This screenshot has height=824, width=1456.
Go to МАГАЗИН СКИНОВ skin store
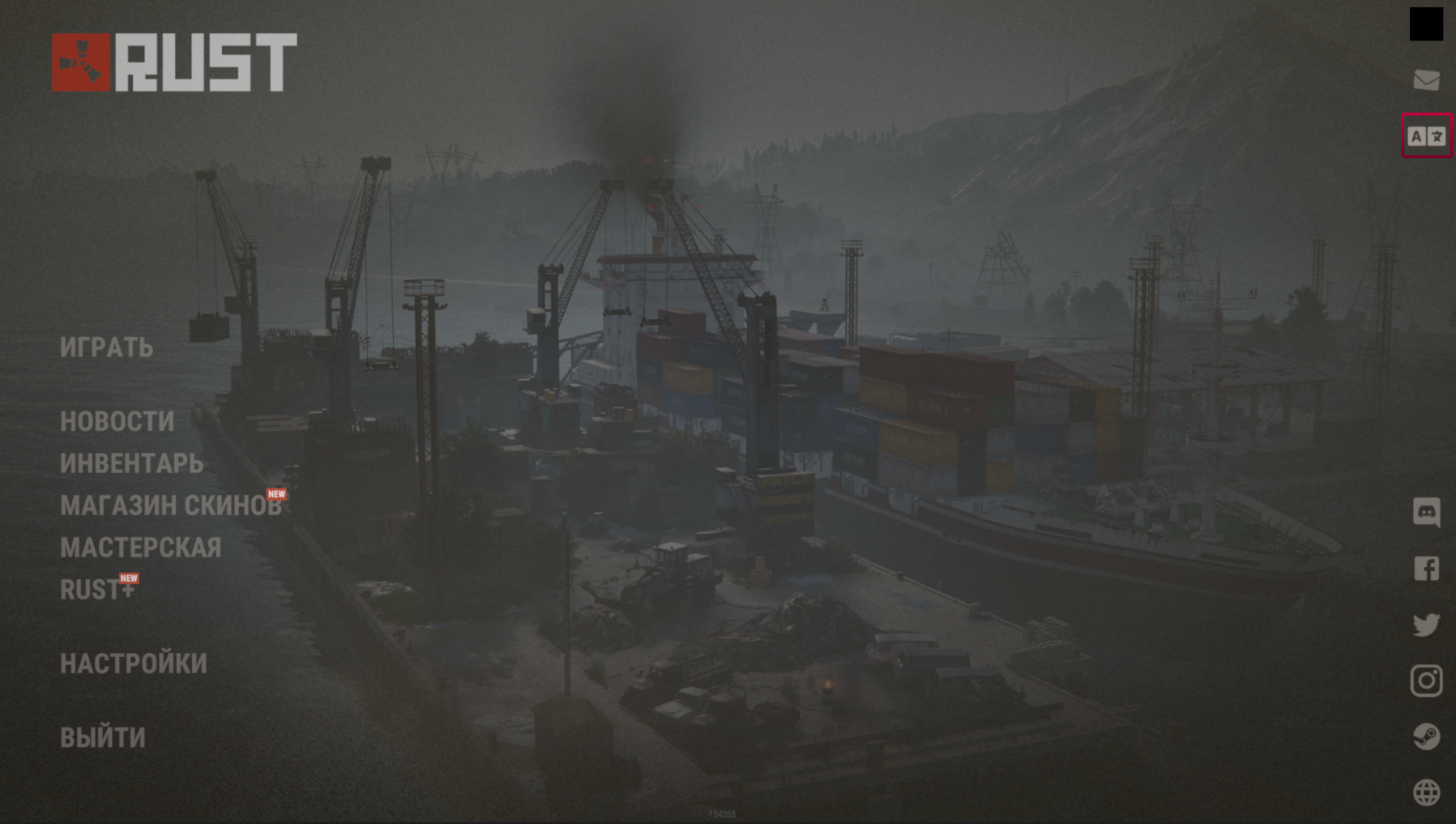point(170,506)
